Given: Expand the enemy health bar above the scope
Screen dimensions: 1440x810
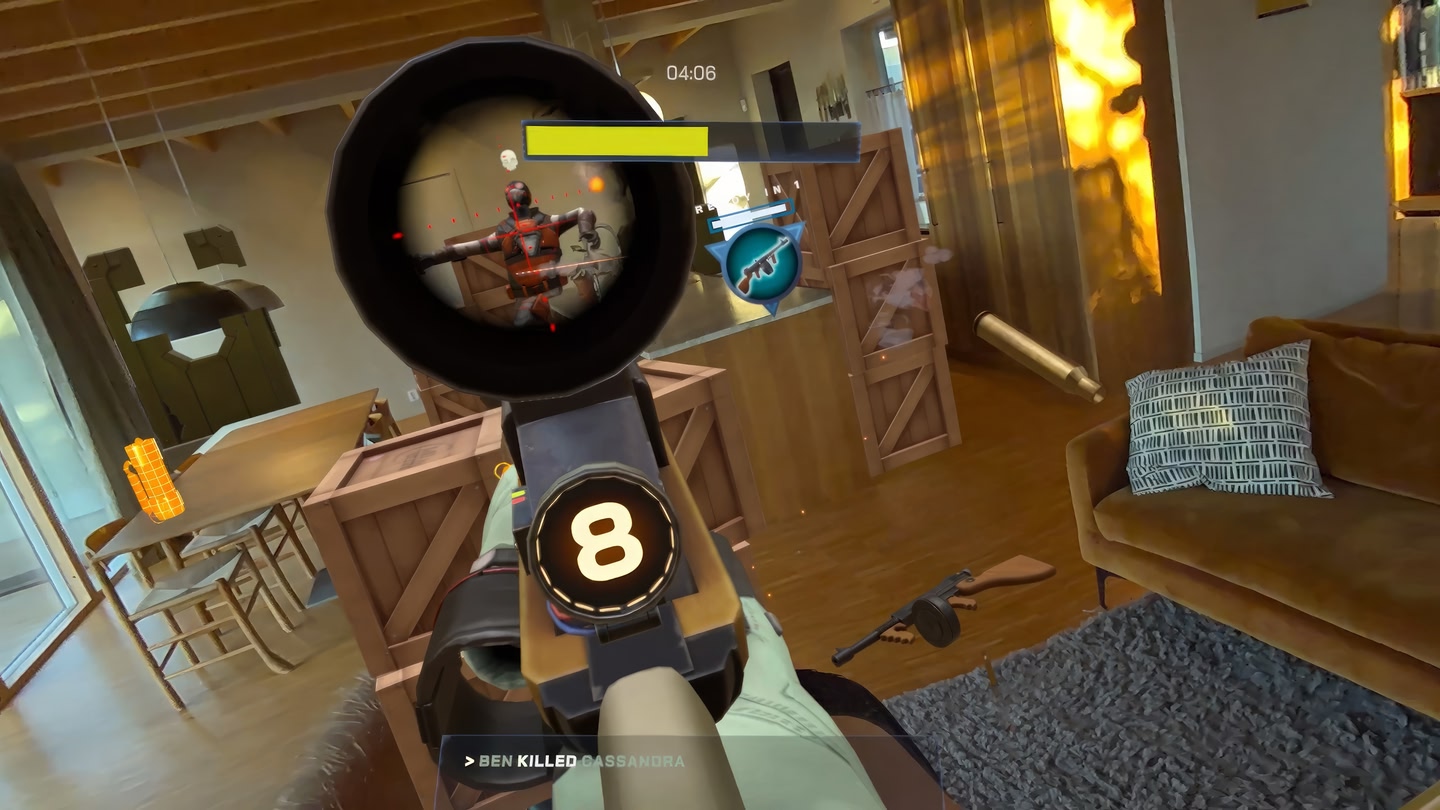Looking at the screenshot, I should pyautogui.click(x=690, y=138).
